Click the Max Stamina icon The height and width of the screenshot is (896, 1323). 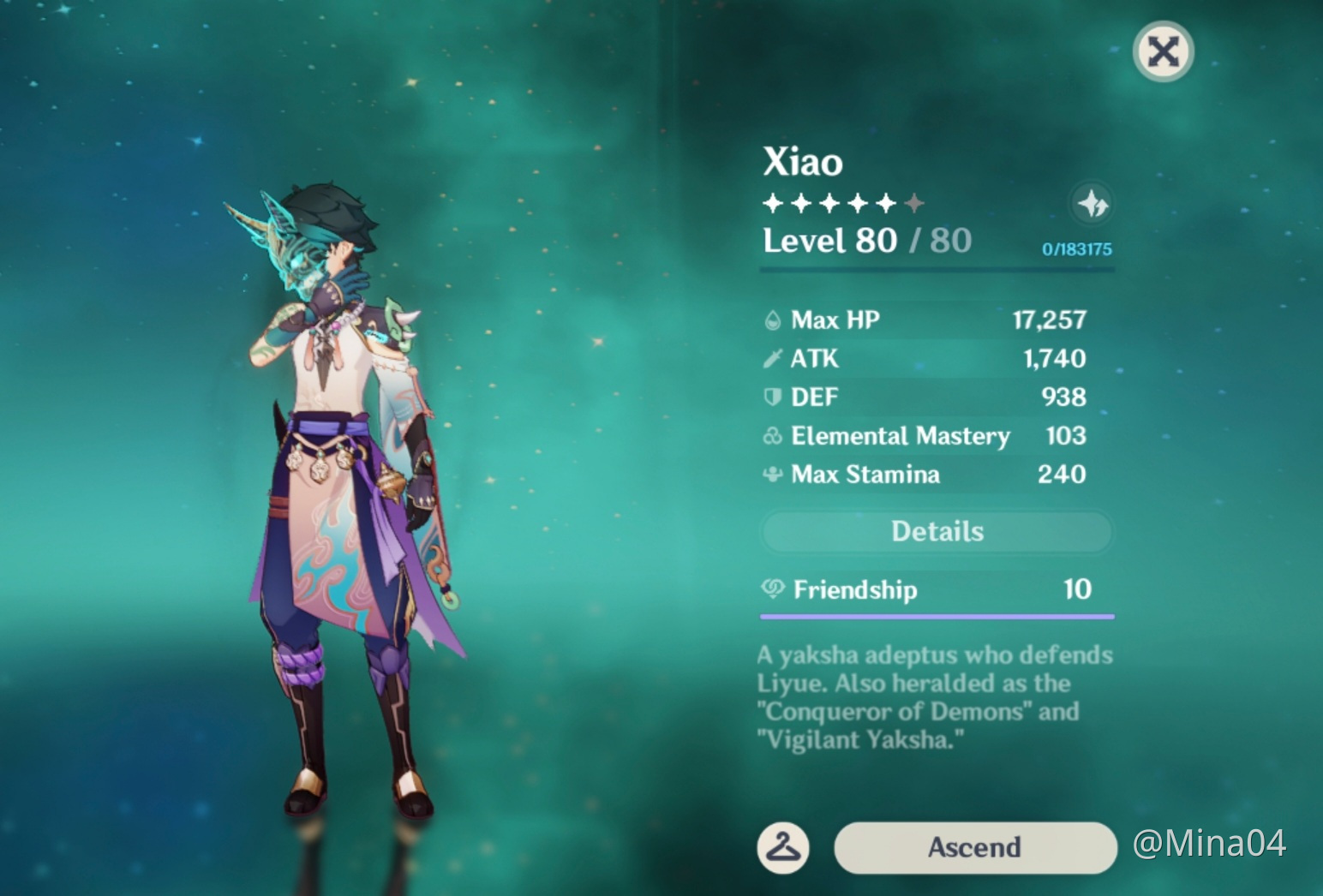coord(772,475)
